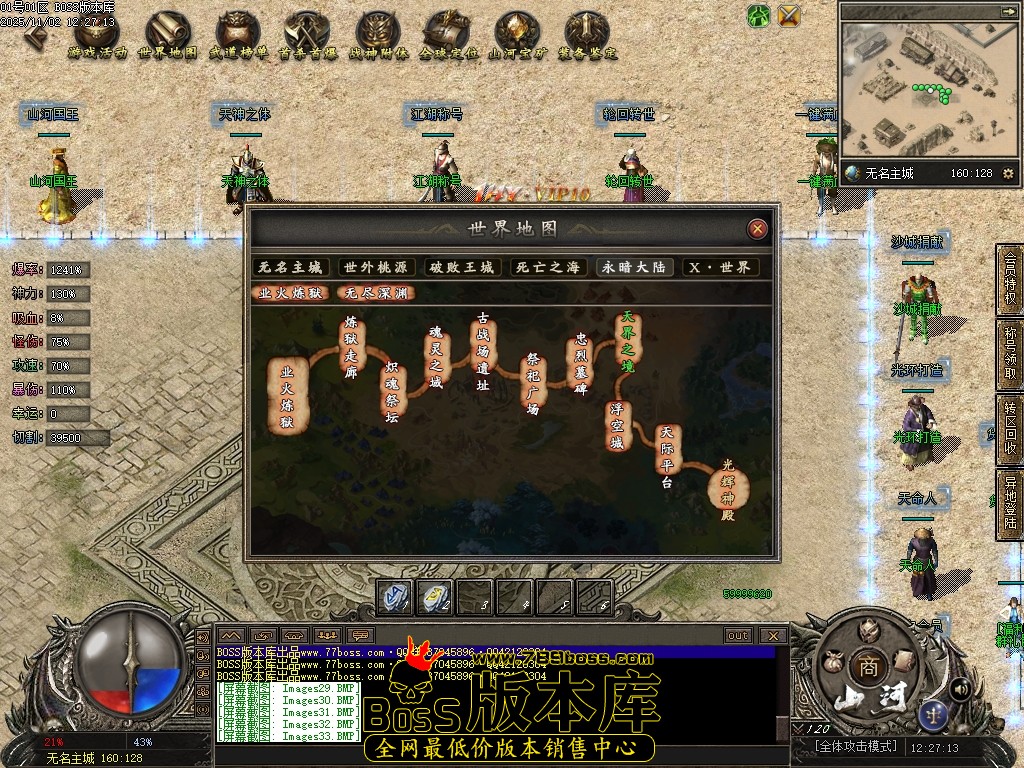Open the 装备鉴定 equipment appraisal icon

click(x=588, y=36)
